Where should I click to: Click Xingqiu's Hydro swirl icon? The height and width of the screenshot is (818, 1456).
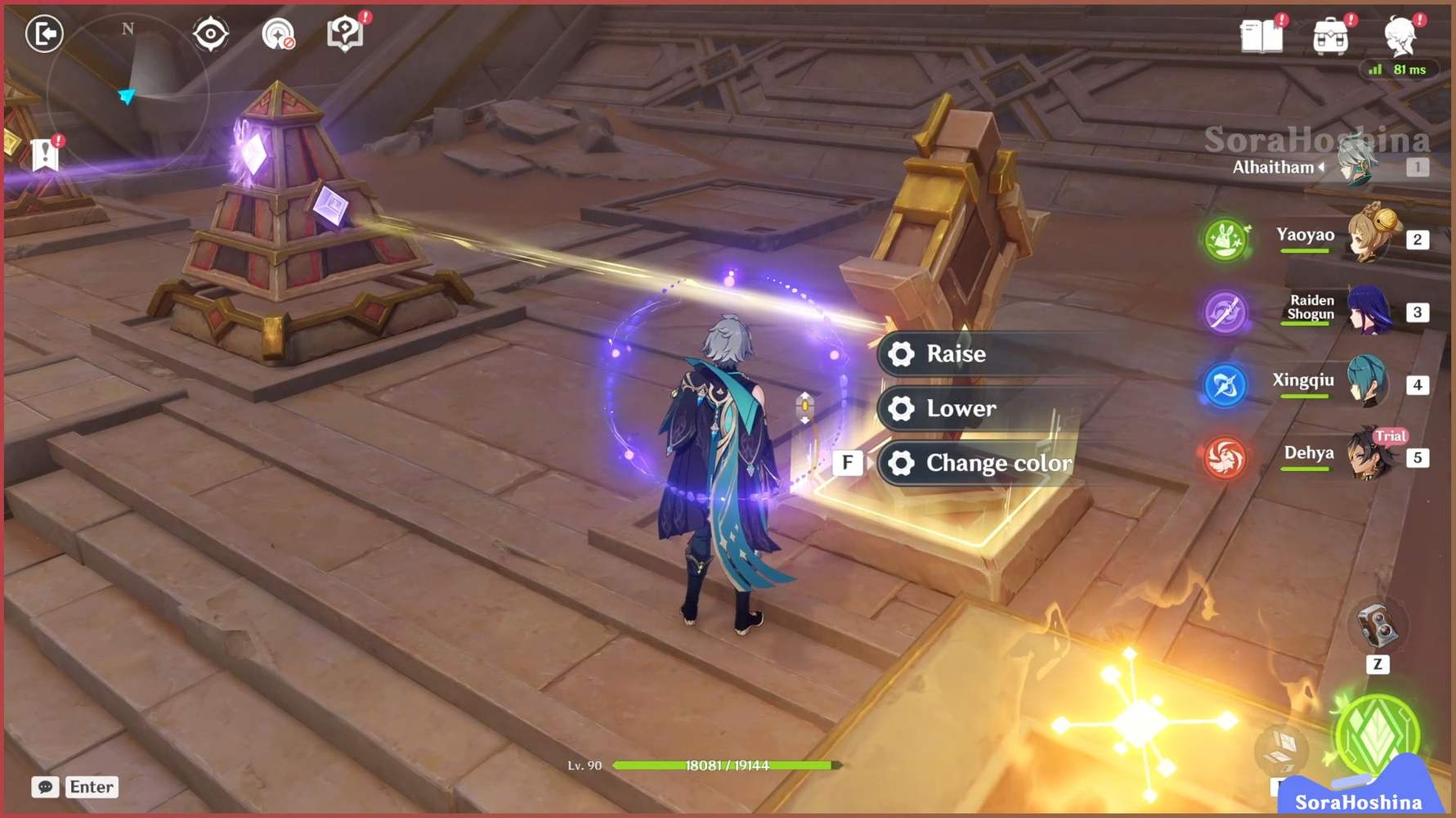1224,384
